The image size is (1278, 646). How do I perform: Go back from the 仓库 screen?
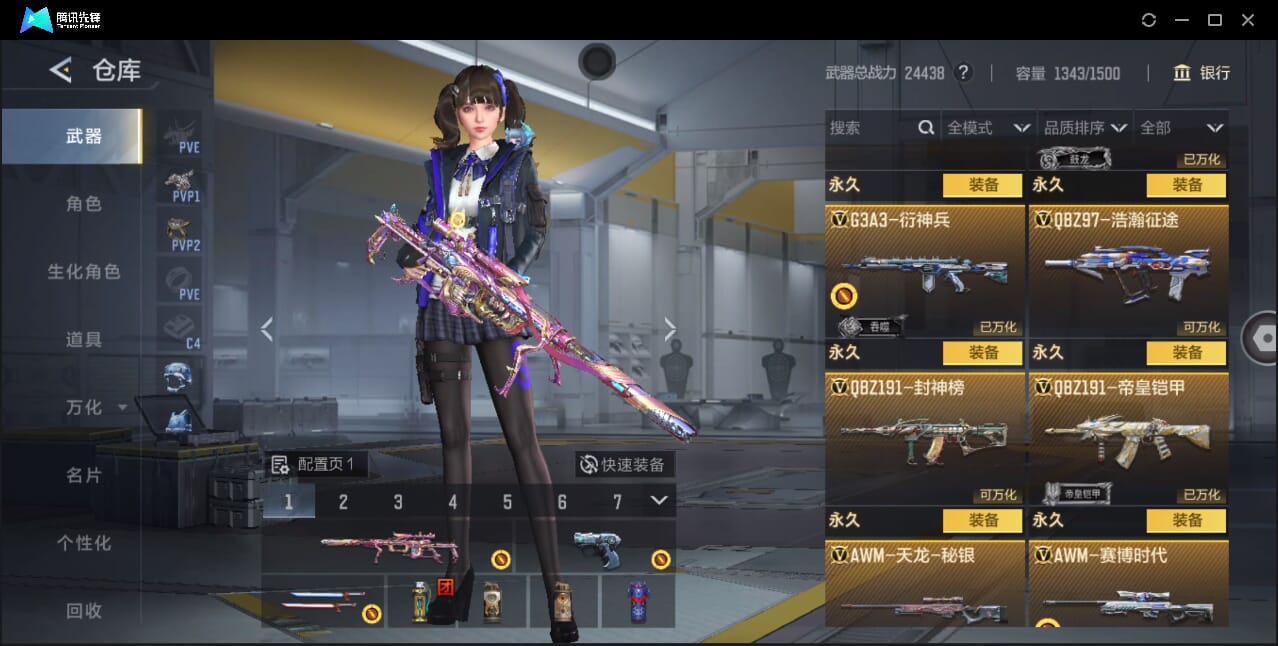[x=61, y=70]
